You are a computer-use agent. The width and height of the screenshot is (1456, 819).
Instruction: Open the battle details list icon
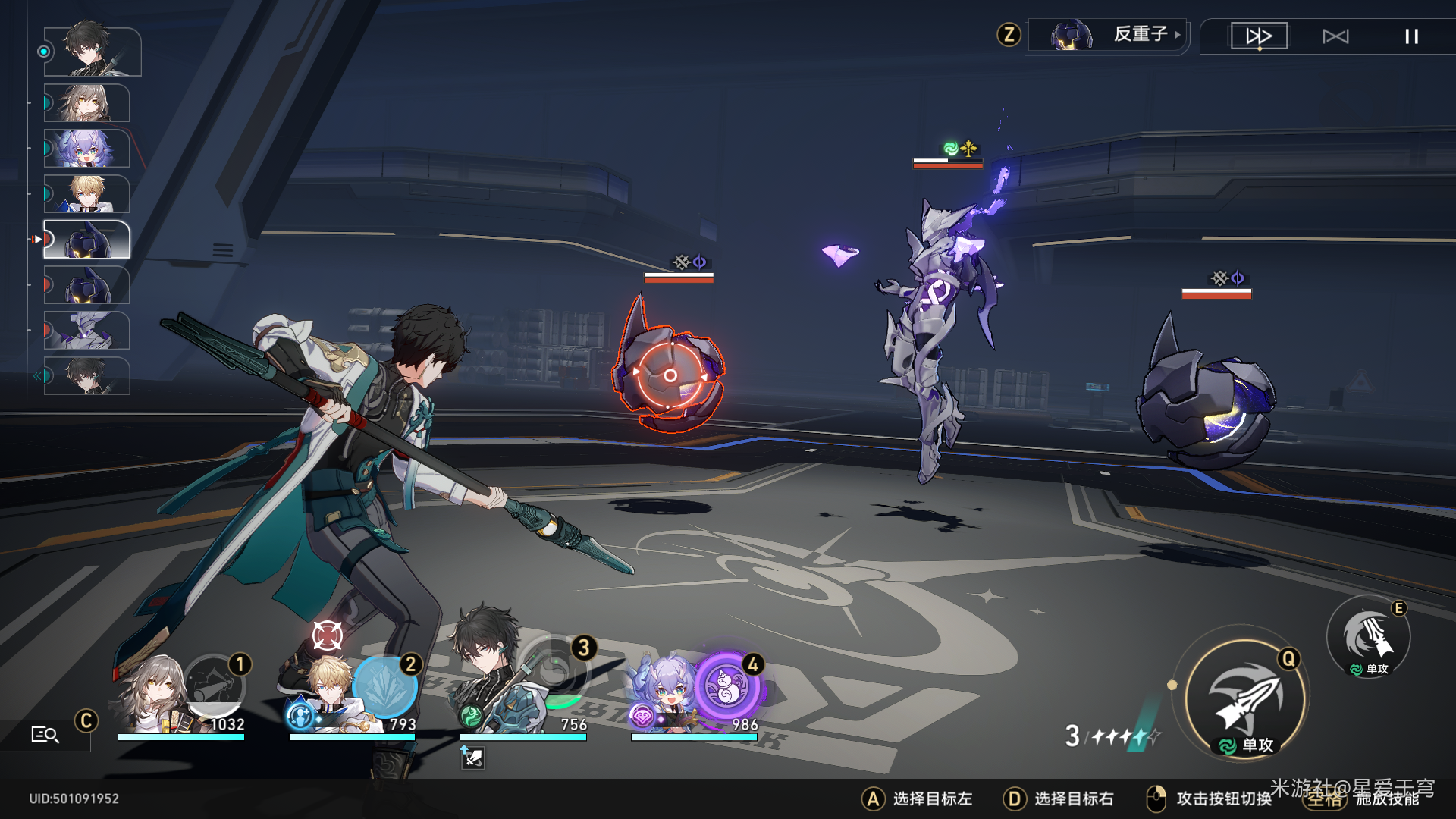[45, 734]
